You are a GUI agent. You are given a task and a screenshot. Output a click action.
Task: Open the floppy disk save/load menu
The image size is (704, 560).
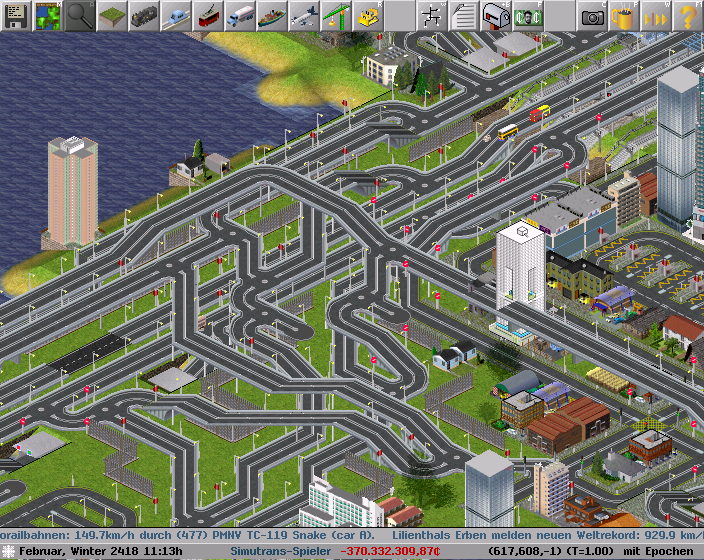point(16,16)
